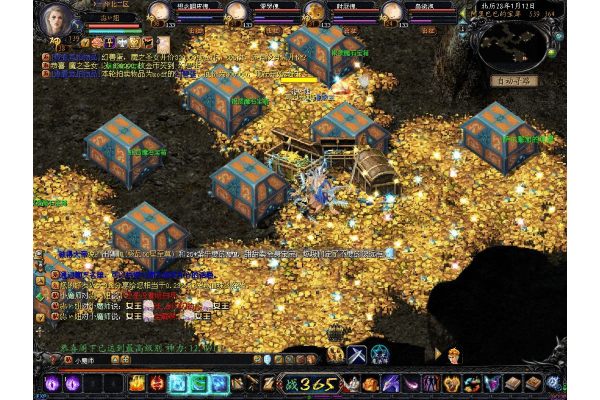This screenshot has height=400, width=600.
Task: Click the crossed swords icon above hotbar
Action: click(358, 353)
